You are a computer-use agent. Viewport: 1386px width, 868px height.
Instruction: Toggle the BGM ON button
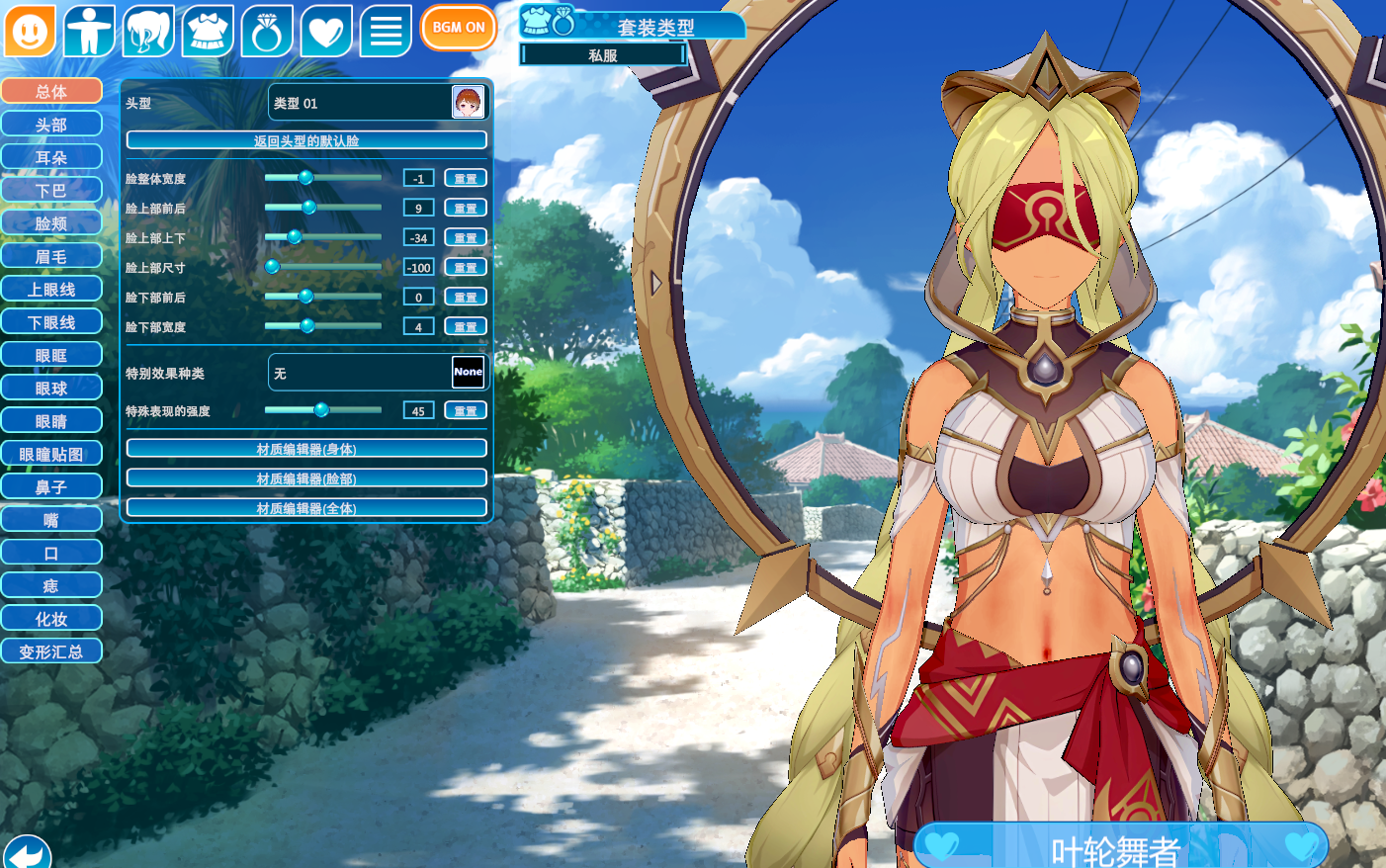(x=458, y=28)
